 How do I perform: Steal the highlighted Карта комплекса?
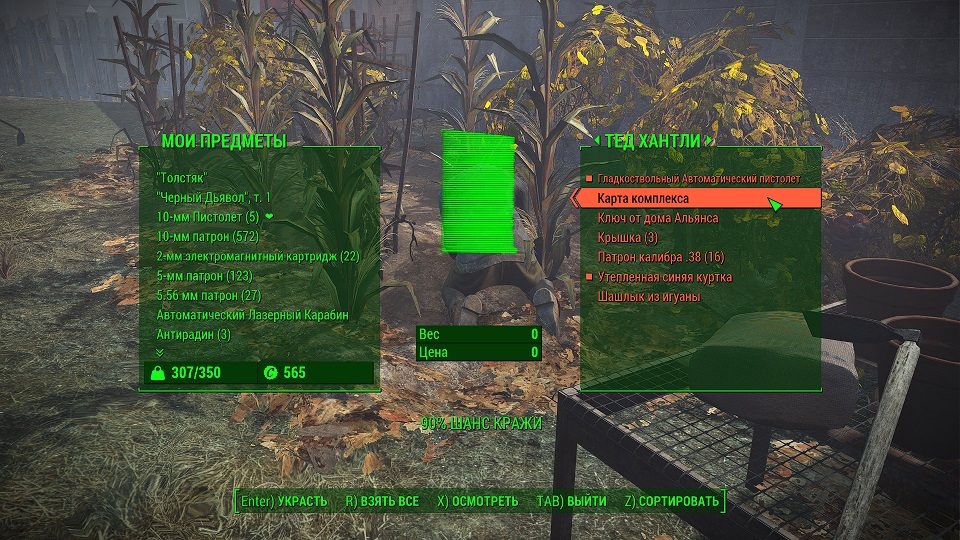click(x=643, y=199)
